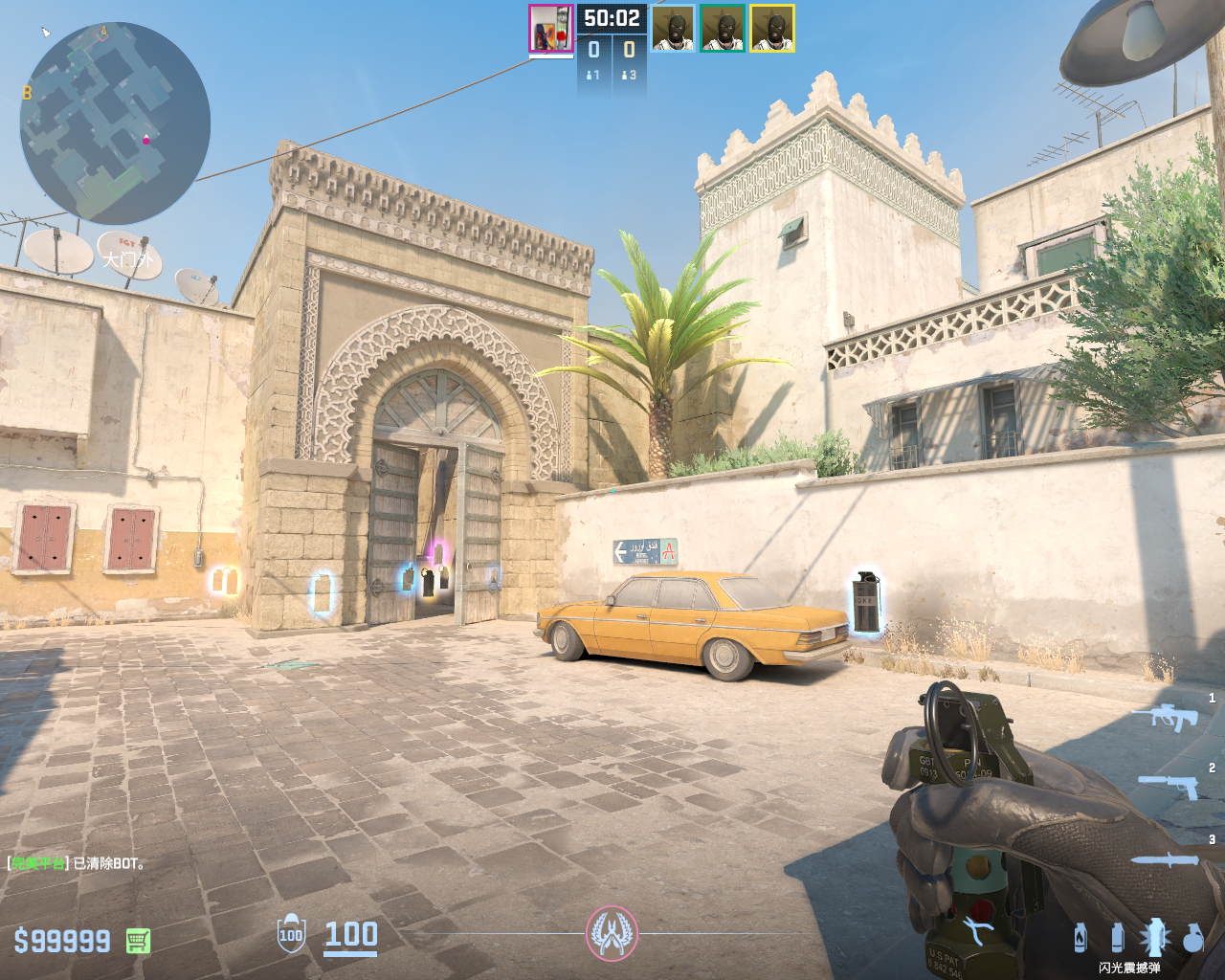This screenshot has height=980, width=1225.
Task: Equip the knife in slot 3
Action: point(1165,858)
